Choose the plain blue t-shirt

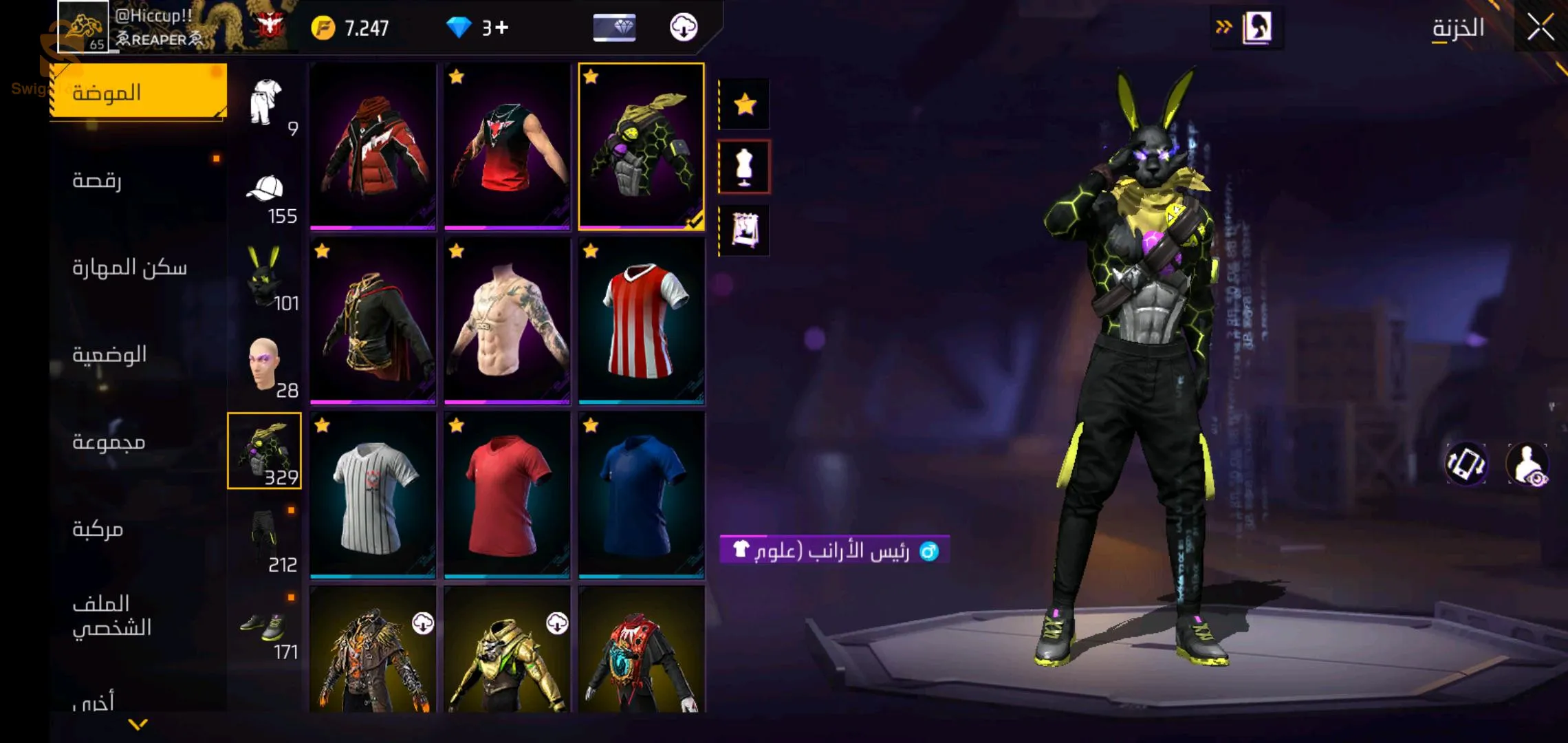(641, 495)
